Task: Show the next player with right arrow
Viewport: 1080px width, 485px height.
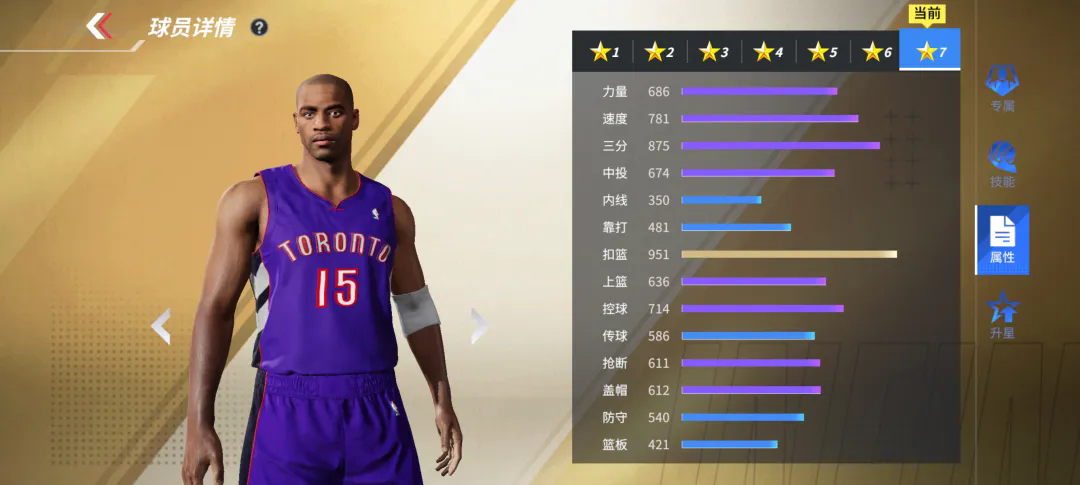Action: (478, 326)
